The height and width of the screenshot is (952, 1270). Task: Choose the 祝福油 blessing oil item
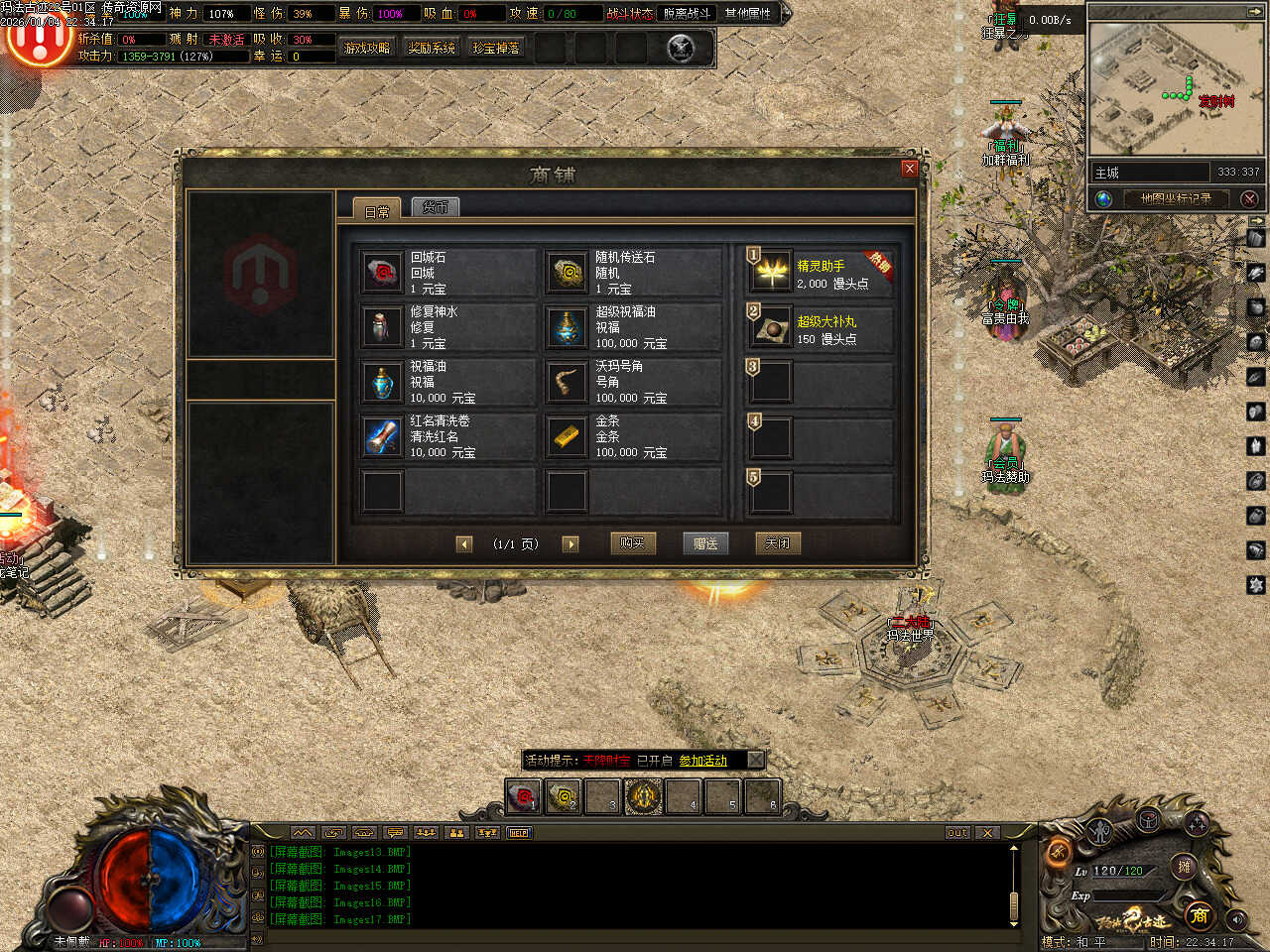[x=382, y=382]
